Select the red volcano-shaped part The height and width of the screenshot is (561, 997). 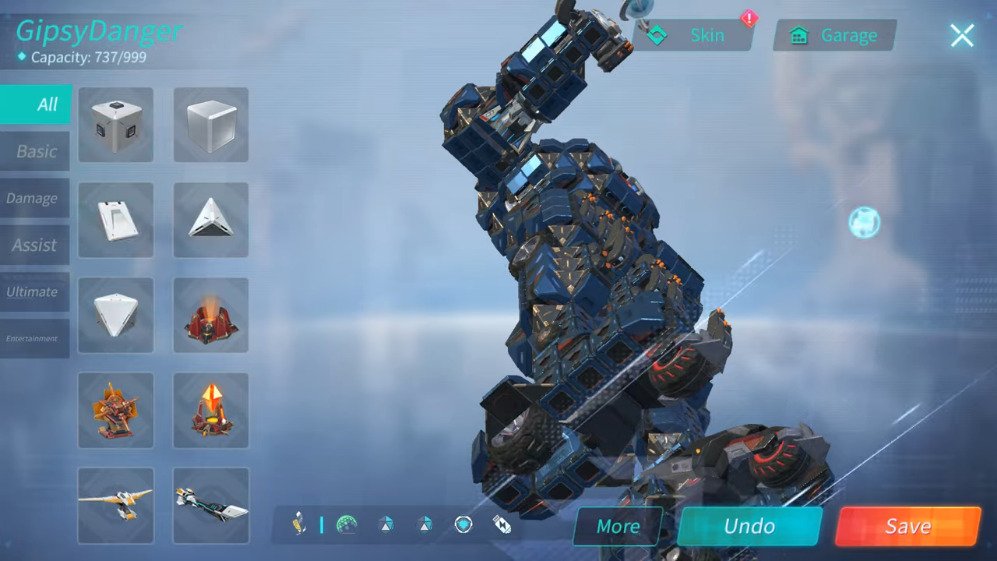point(211,315)
